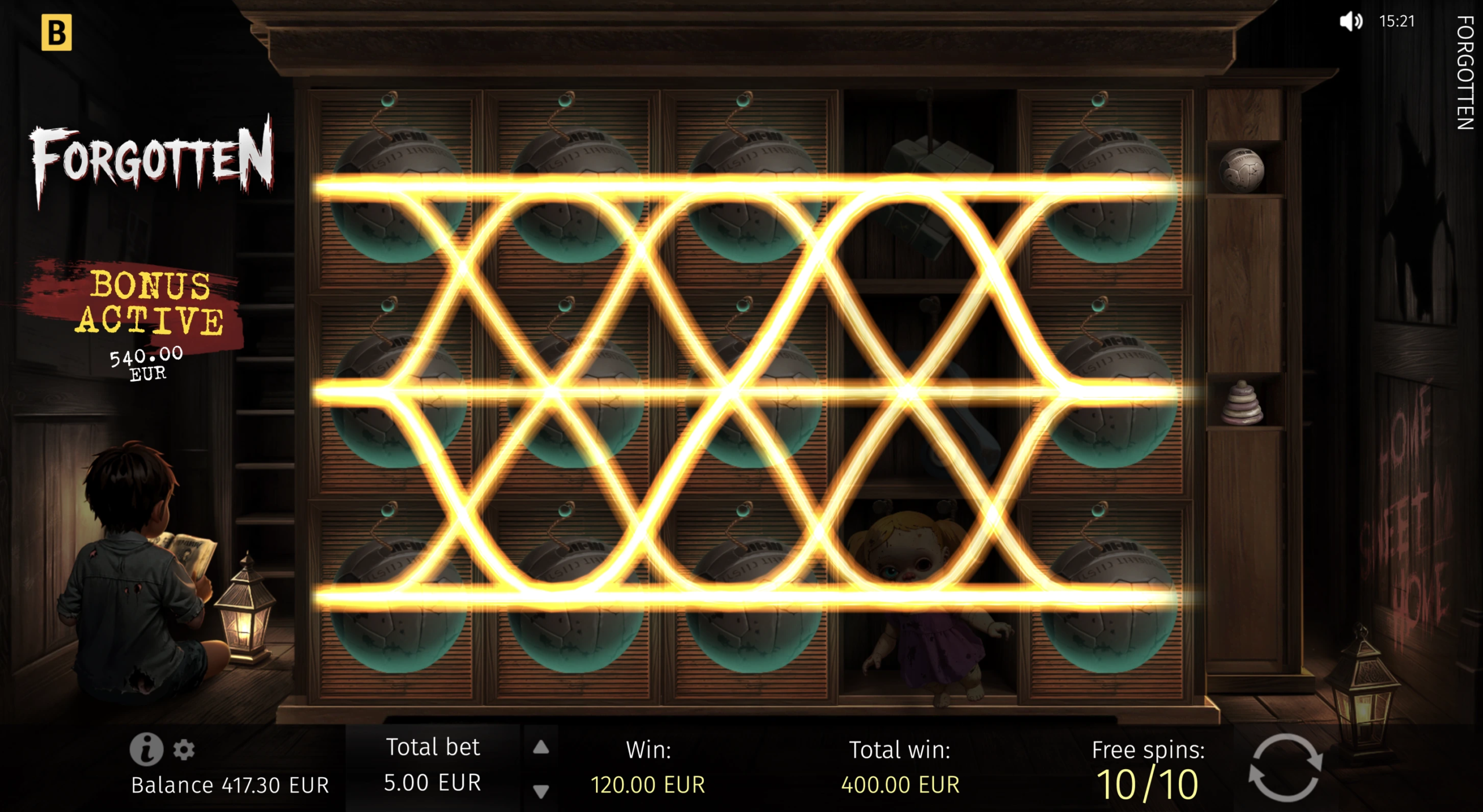The height and width of the screenshot is (812, 1483).
Task: Open the game info panel
Action: click(145, 749)
